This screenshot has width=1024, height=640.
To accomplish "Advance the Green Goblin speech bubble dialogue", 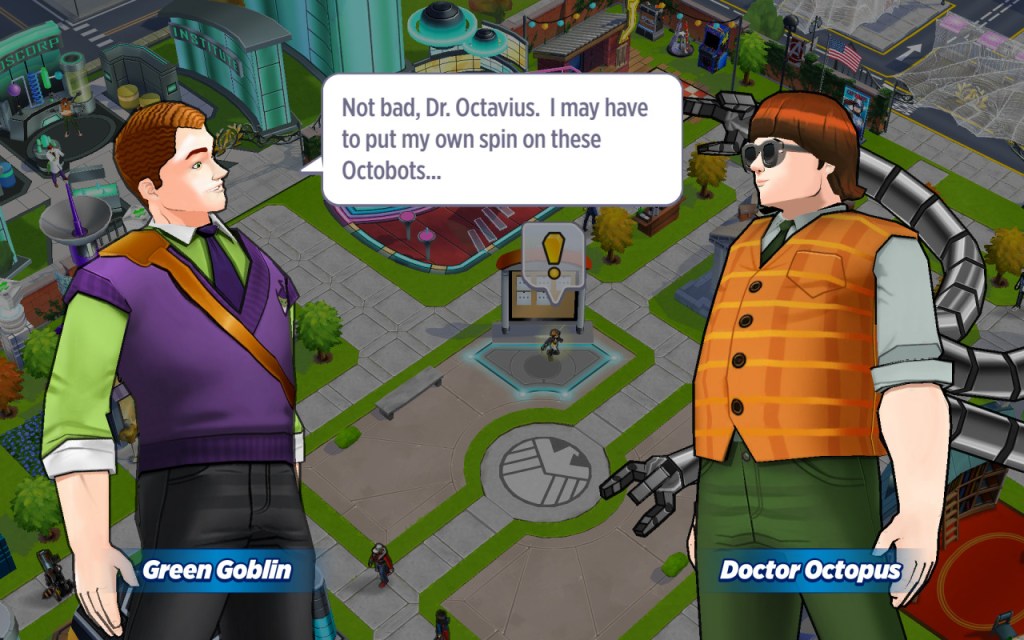I will point(501,139).
